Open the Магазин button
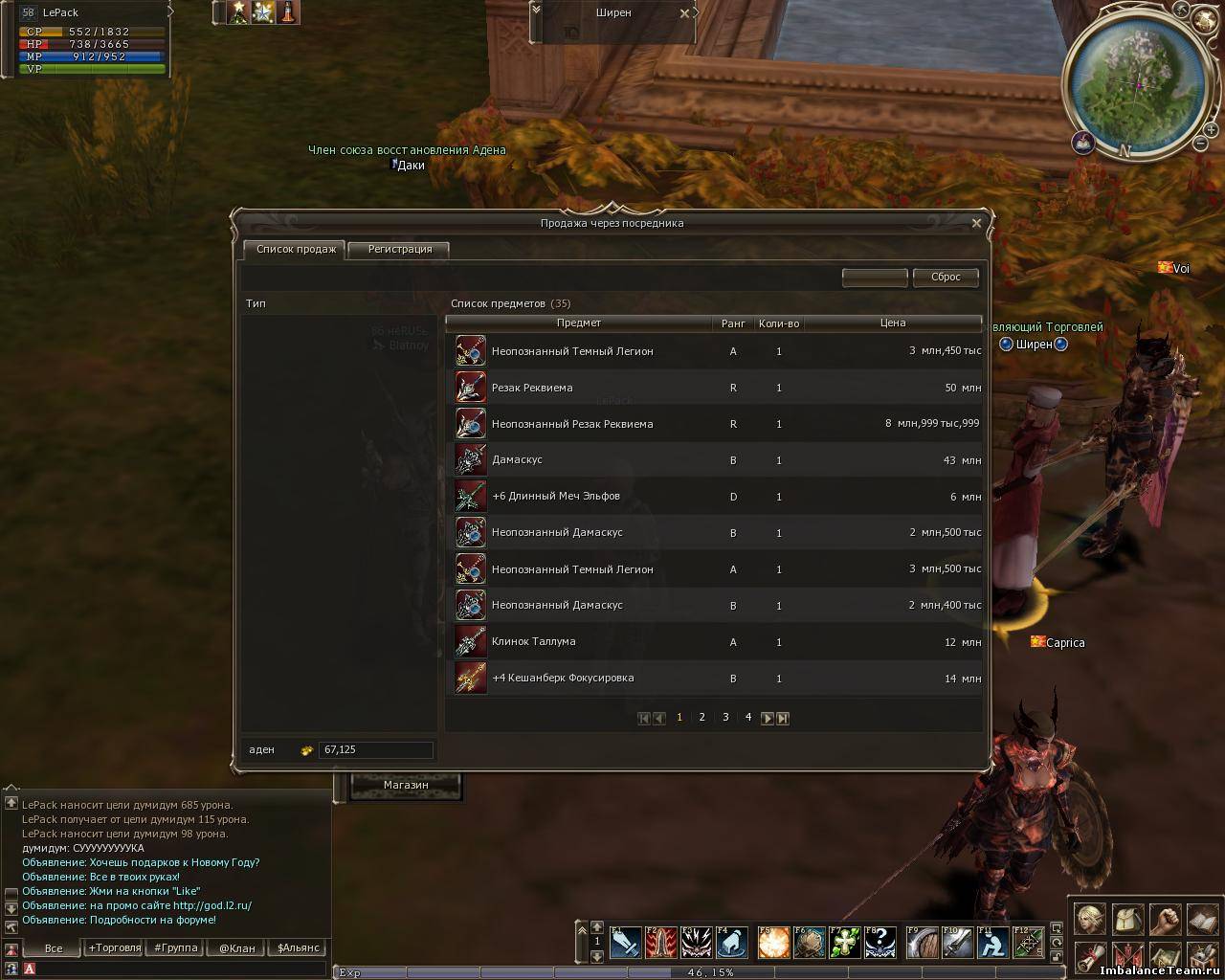Viewport: 1225px width, 980px height. click(x=406, y=785)
